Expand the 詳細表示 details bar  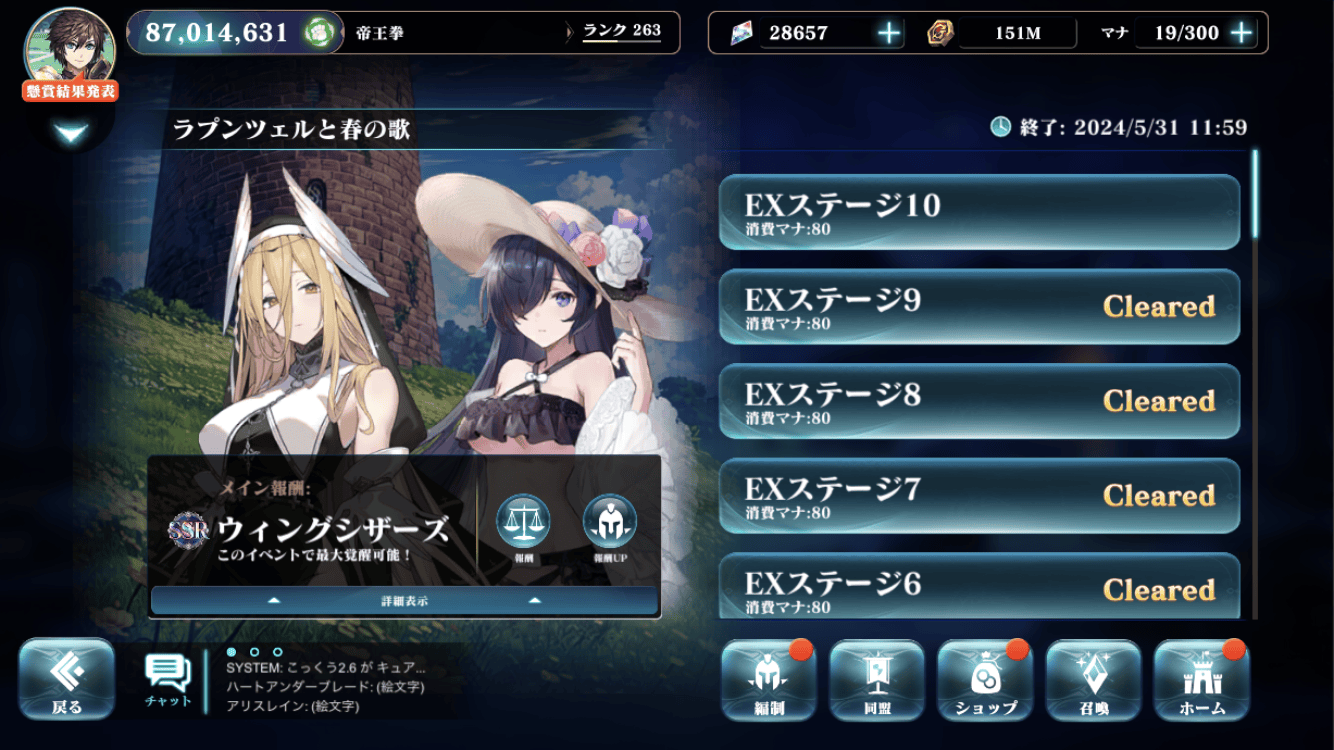[x=404, y=600]
